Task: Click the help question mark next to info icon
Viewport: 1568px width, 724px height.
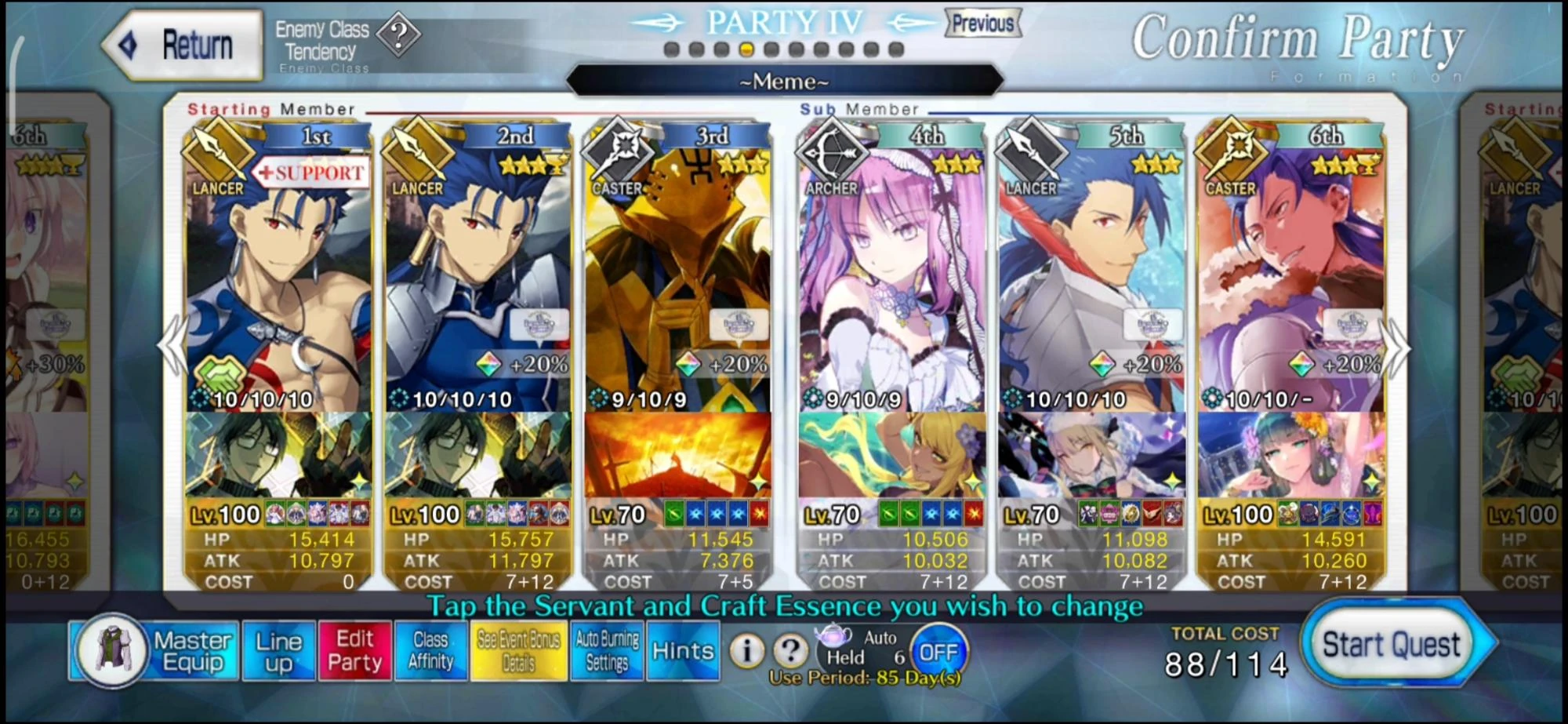Action: pyautogui.click(x=791, y=648)
